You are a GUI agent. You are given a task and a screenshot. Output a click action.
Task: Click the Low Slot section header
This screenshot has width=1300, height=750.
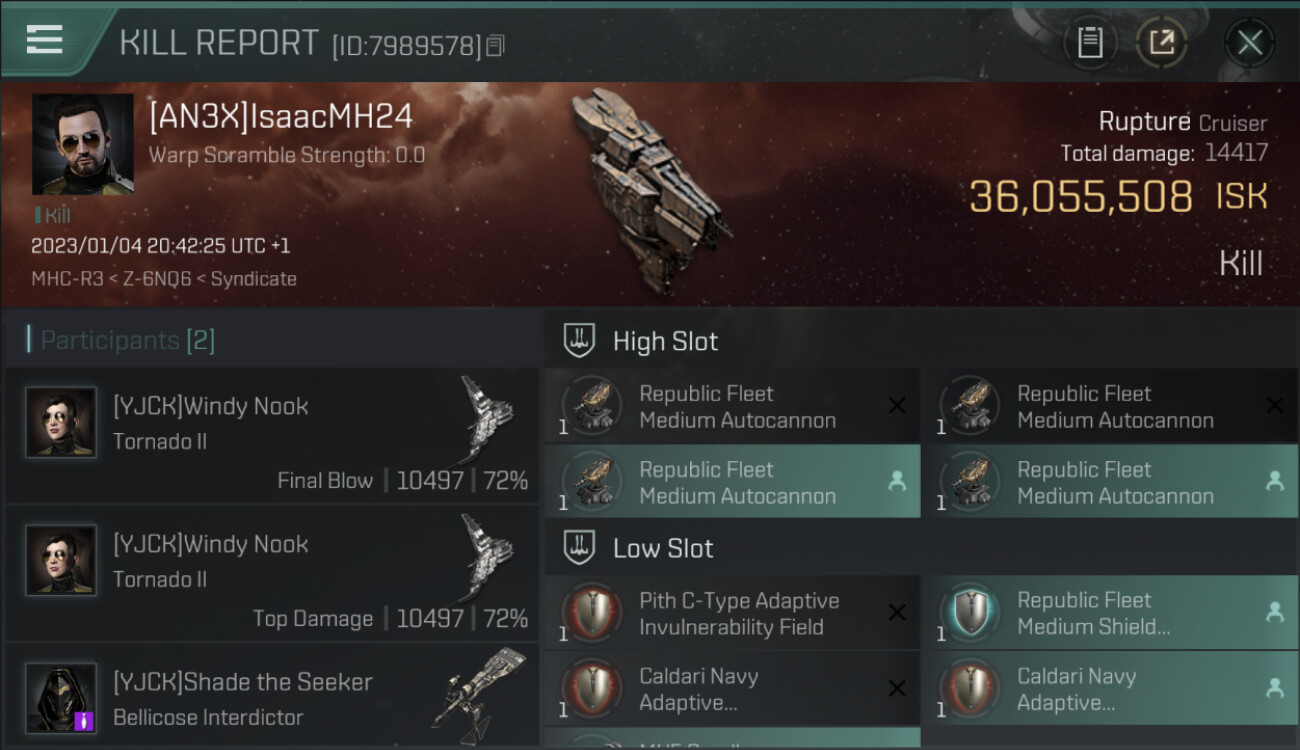pyautogui.click(x=663, y=548)
